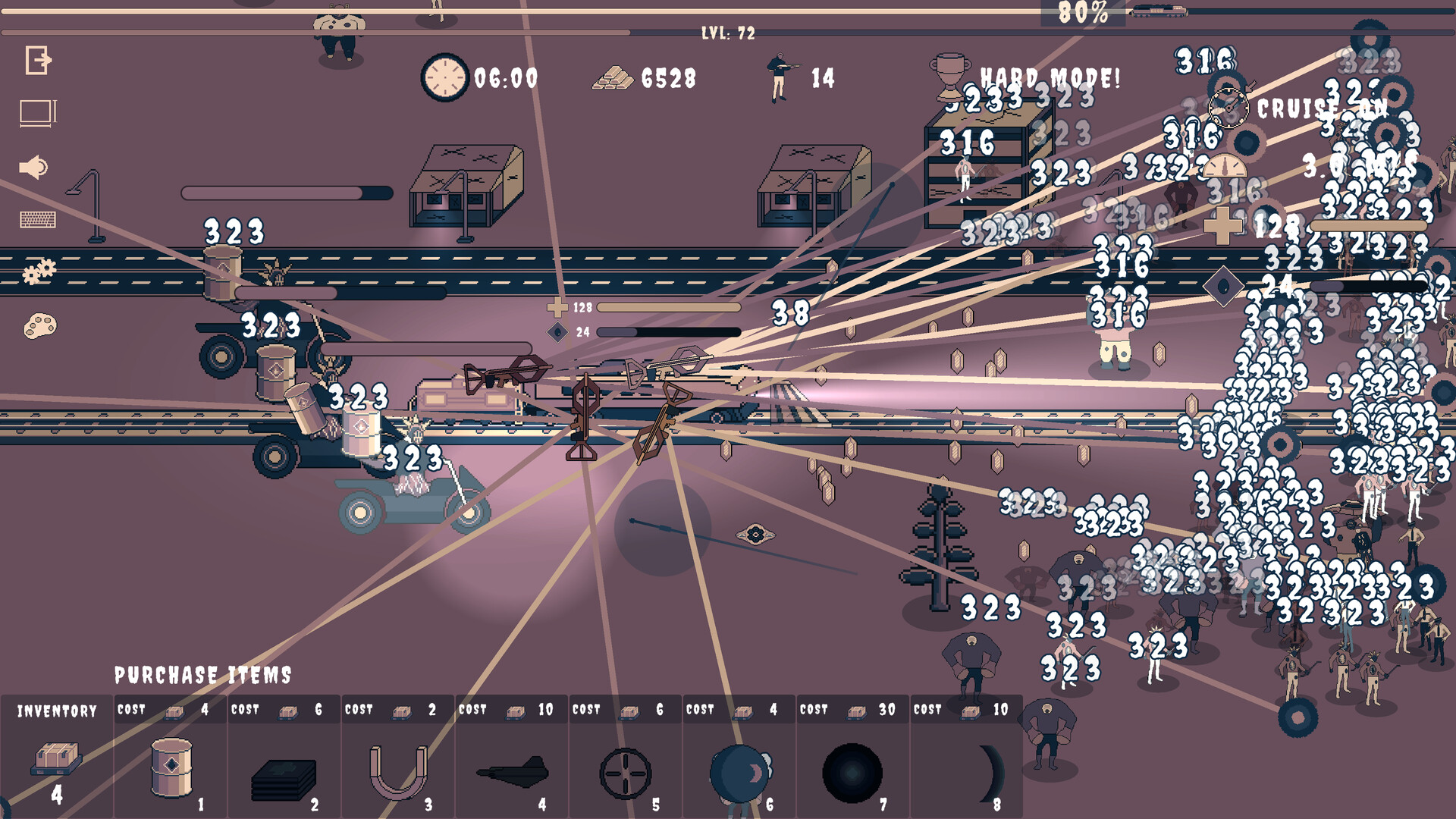Toggle fullscreen with the window resize icon
Image resolution: width=1456 pixels, height=819 pixels.
(x=36, y=111)
